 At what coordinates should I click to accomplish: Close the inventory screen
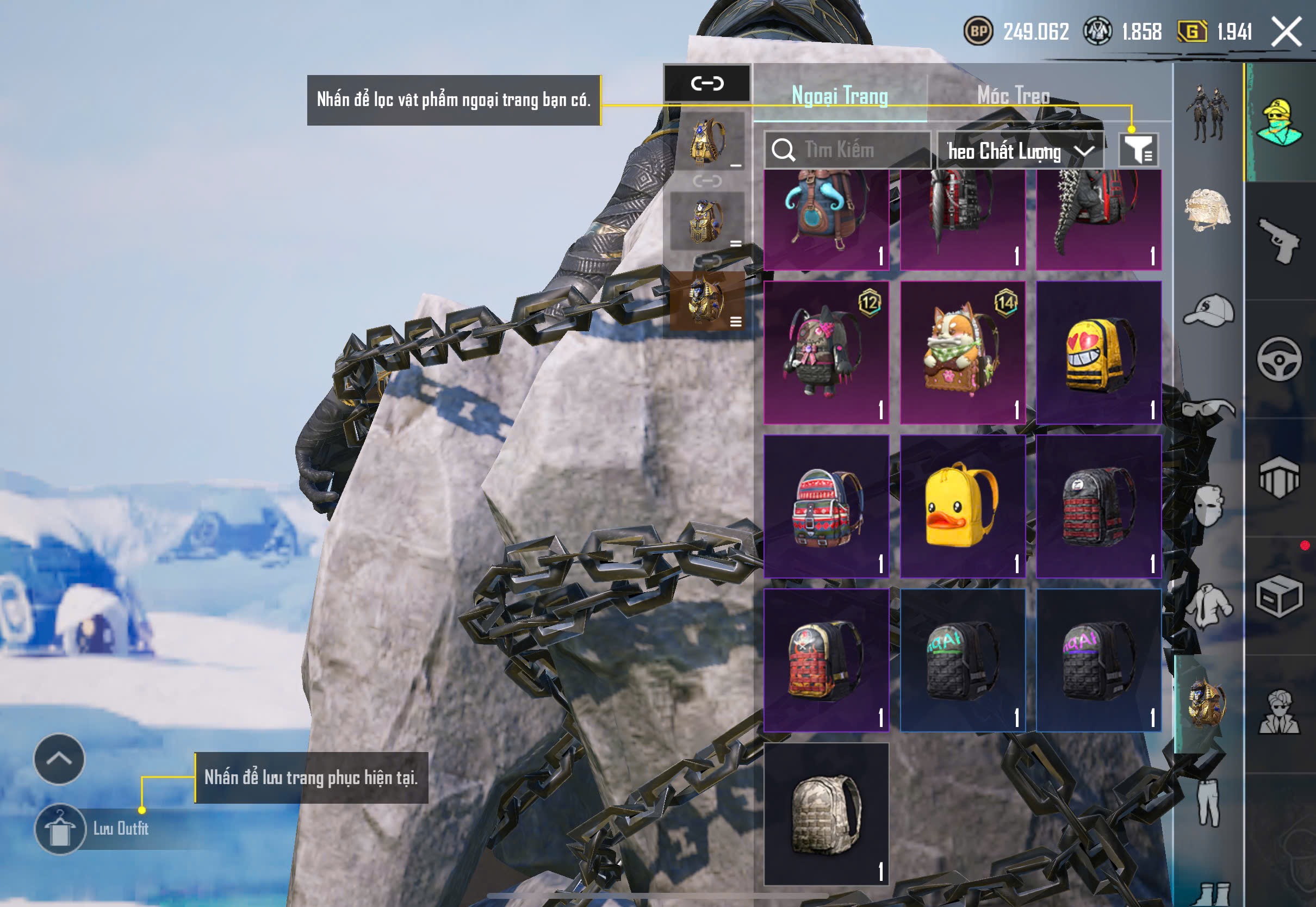click(1287, 31)
